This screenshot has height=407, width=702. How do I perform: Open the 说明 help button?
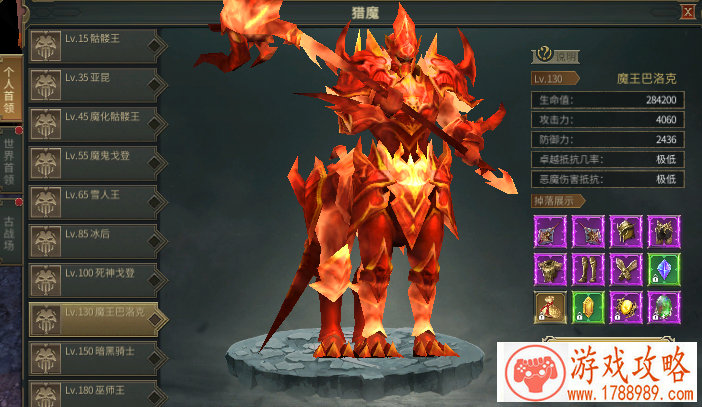click(x=558, y=57)
